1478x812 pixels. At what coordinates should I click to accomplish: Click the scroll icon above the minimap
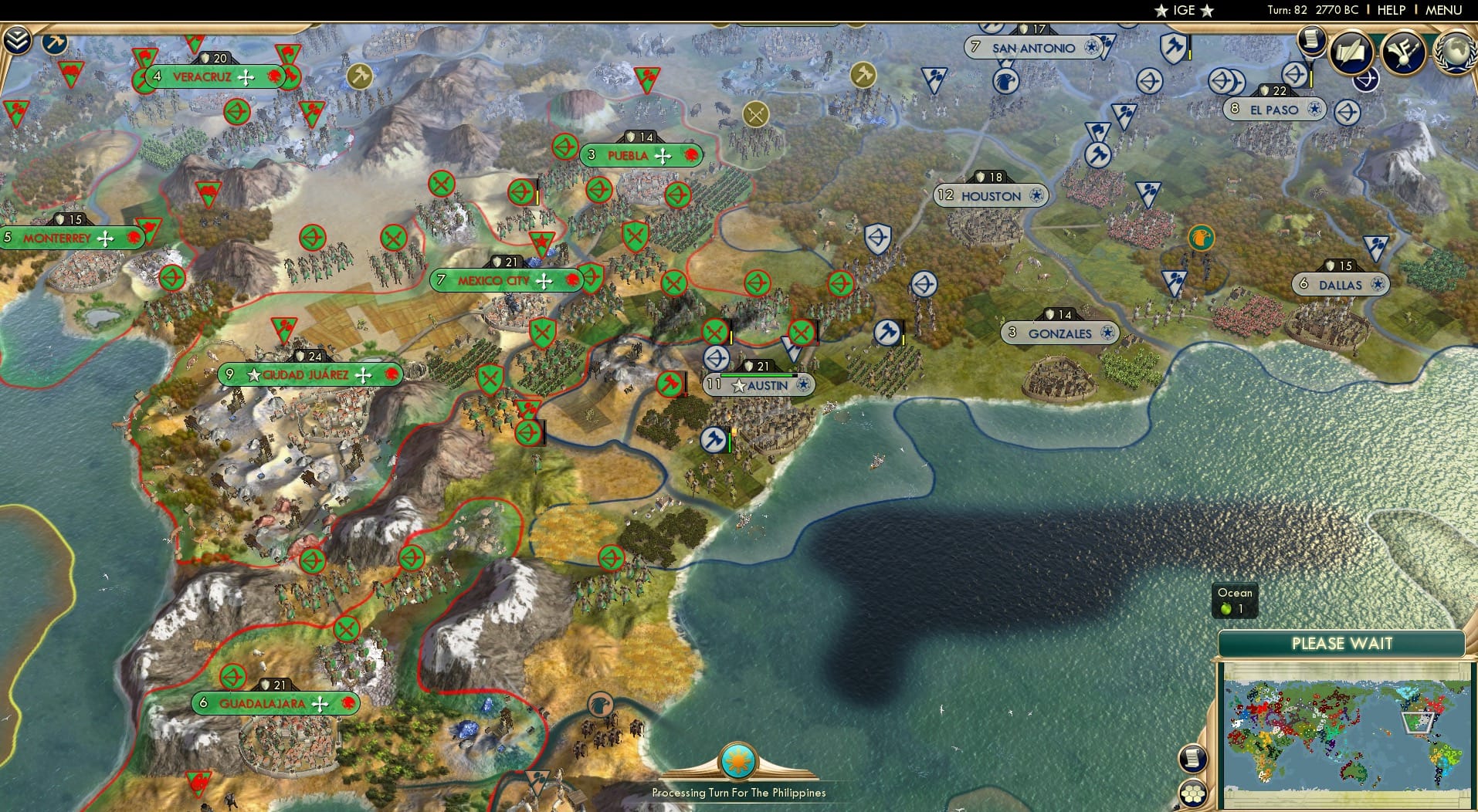[x=1192, y=759]
